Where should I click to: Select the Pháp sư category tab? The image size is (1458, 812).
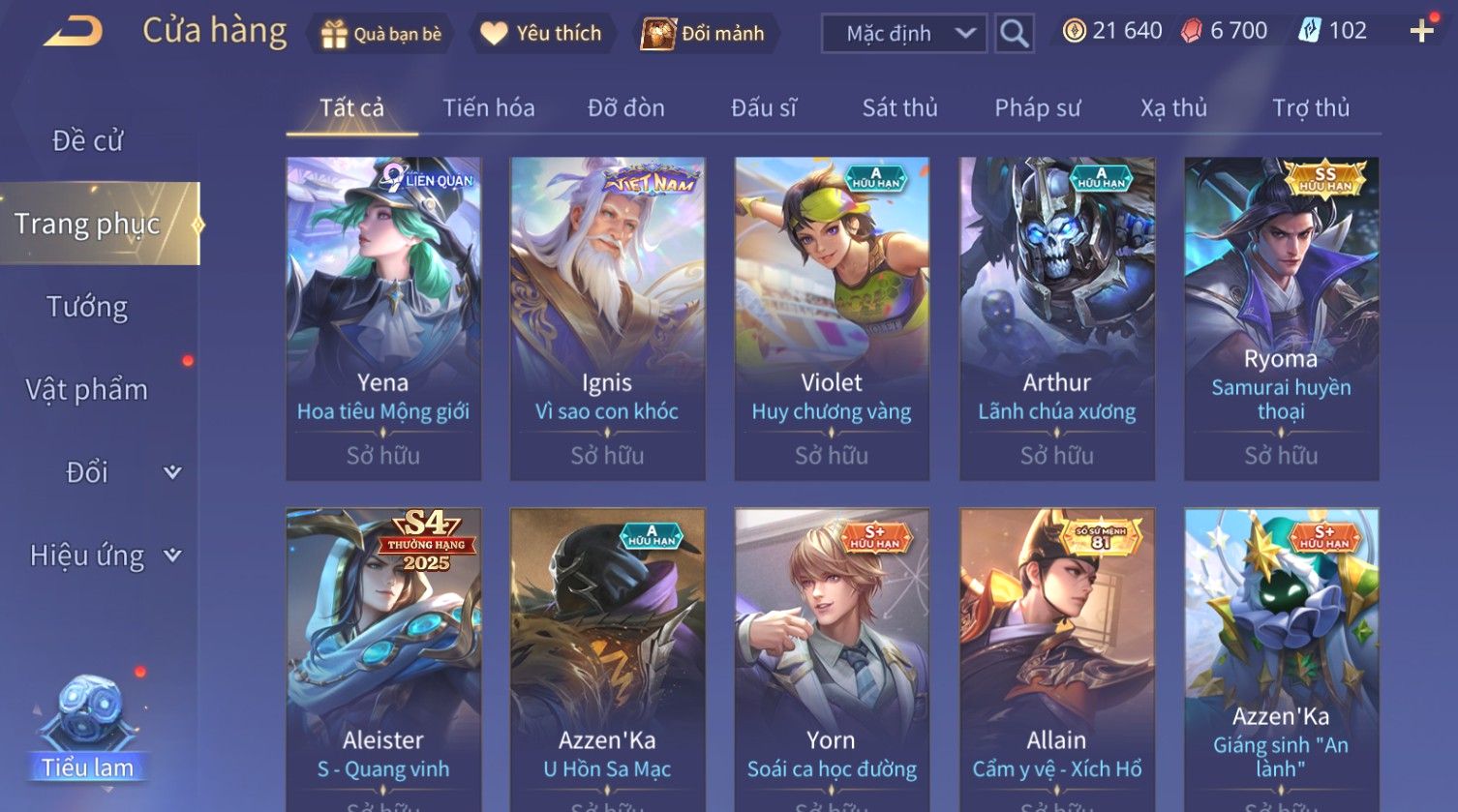1037,107
